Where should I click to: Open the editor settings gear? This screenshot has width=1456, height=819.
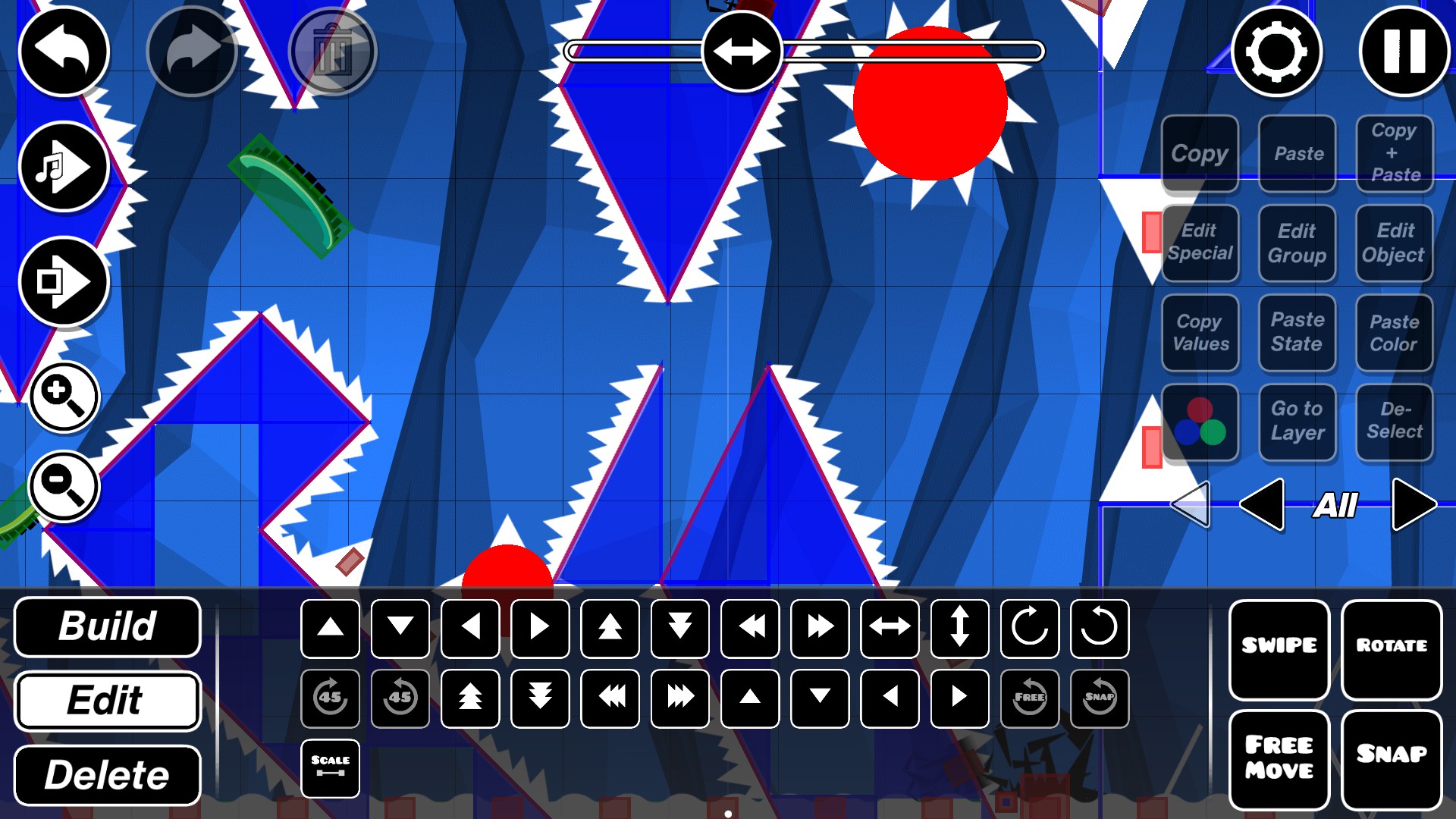click(x=1276, y=51)
